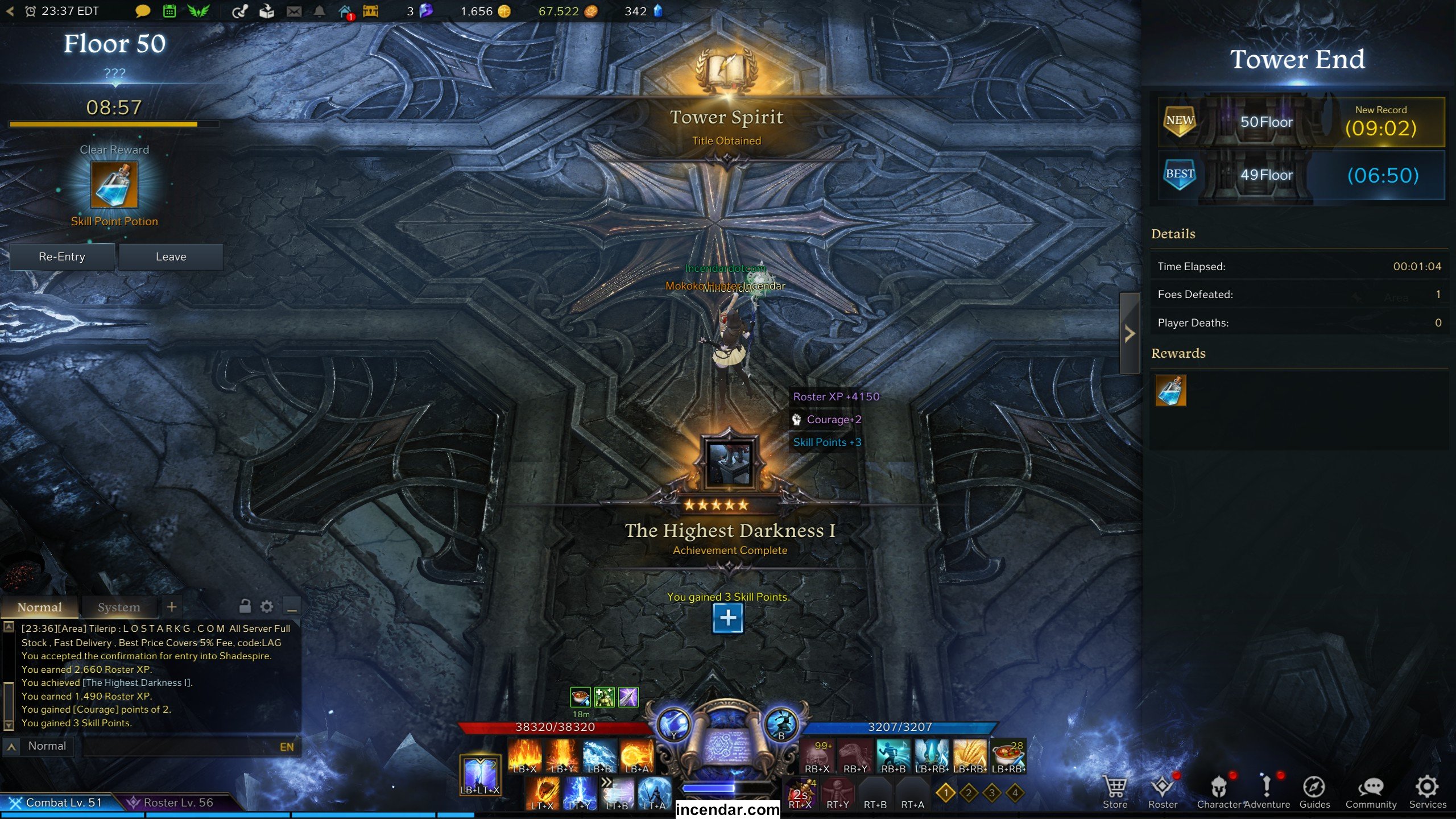Open chat settings gear
The width and height of the screenshot is (1456, 819).
point(267,607)
